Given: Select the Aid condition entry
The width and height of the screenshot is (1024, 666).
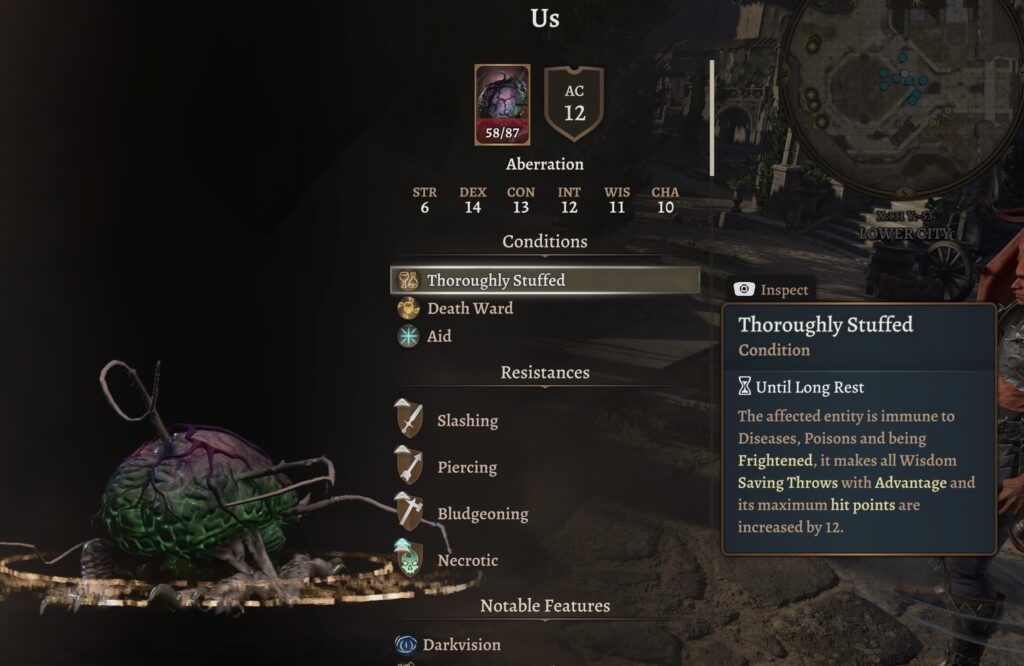Looking at the screenshot, I should tap(438, 336).
